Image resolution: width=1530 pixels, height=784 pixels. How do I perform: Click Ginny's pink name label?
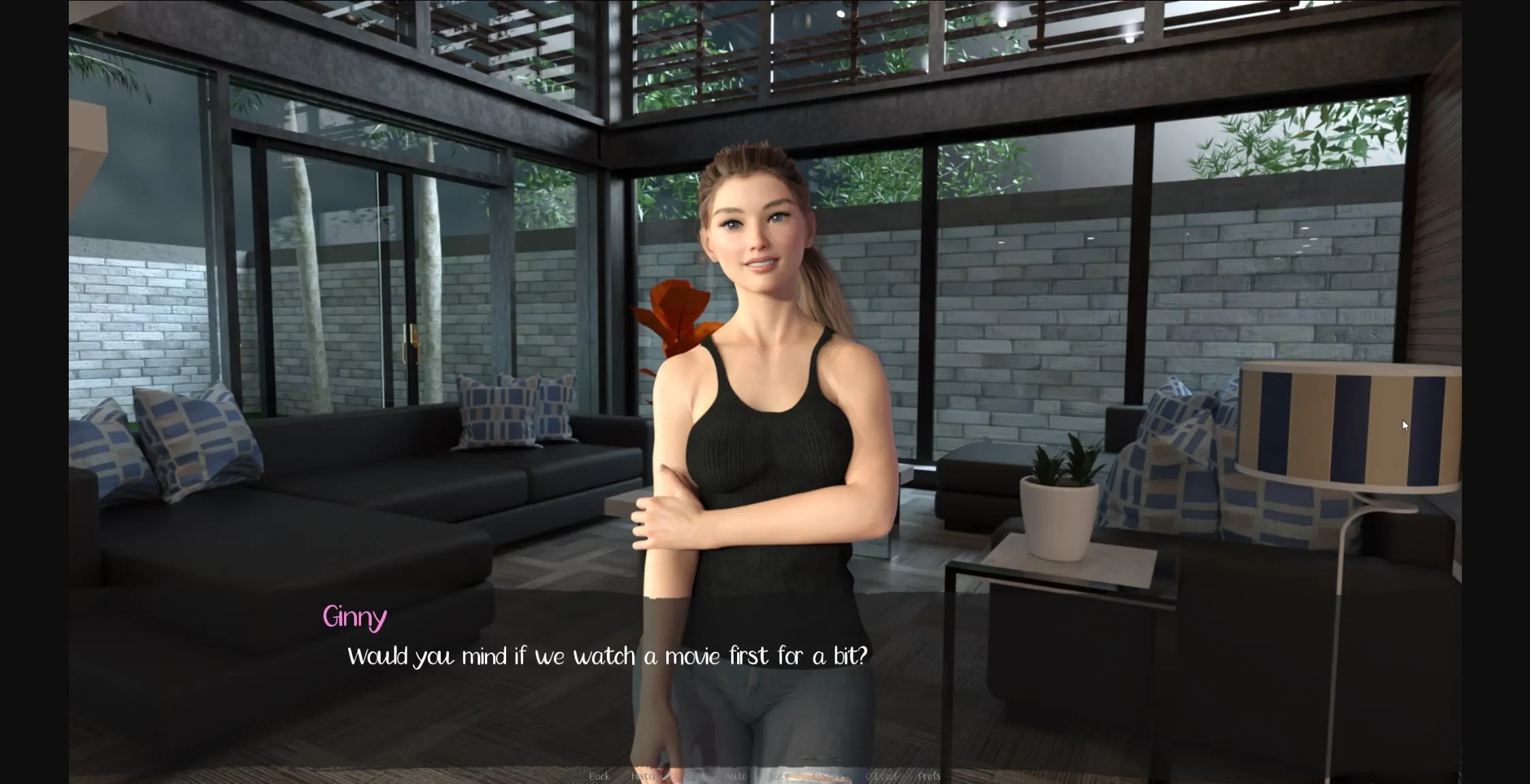[x=354, y=617]
